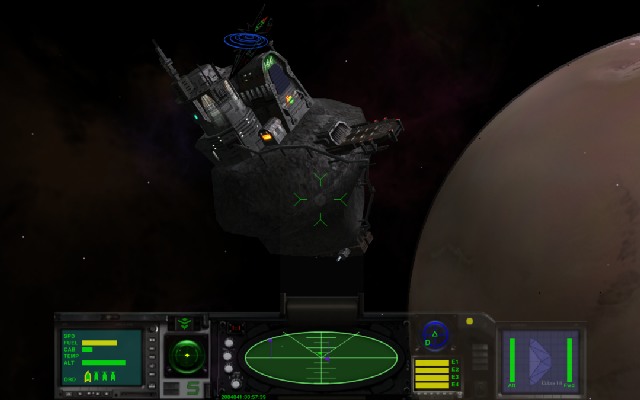Click the green S indicator
The height and width of the screenshot is (400, 640).
(x=192, y=388)
